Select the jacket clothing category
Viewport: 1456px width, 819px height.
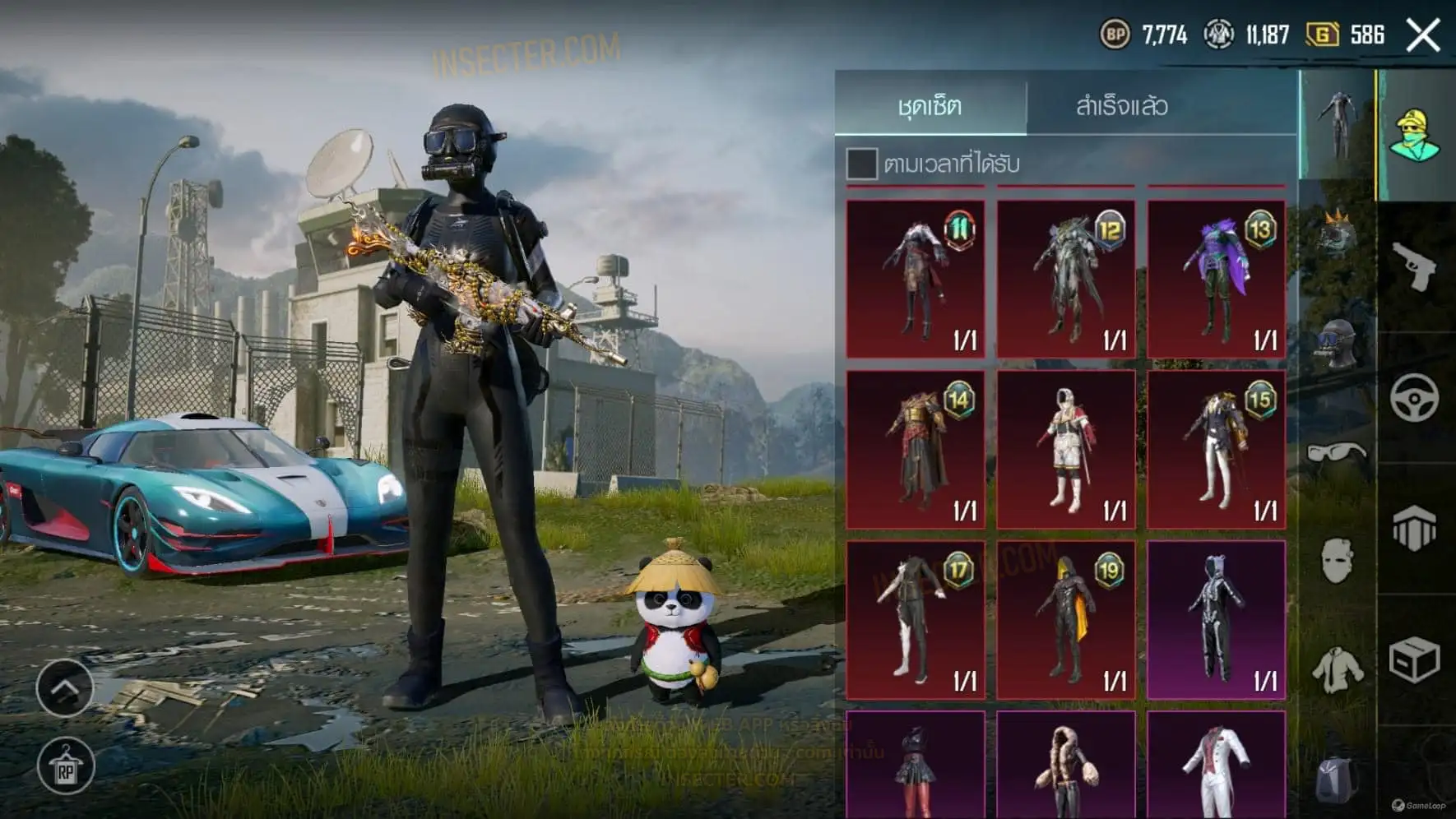tap(1337, 669)
